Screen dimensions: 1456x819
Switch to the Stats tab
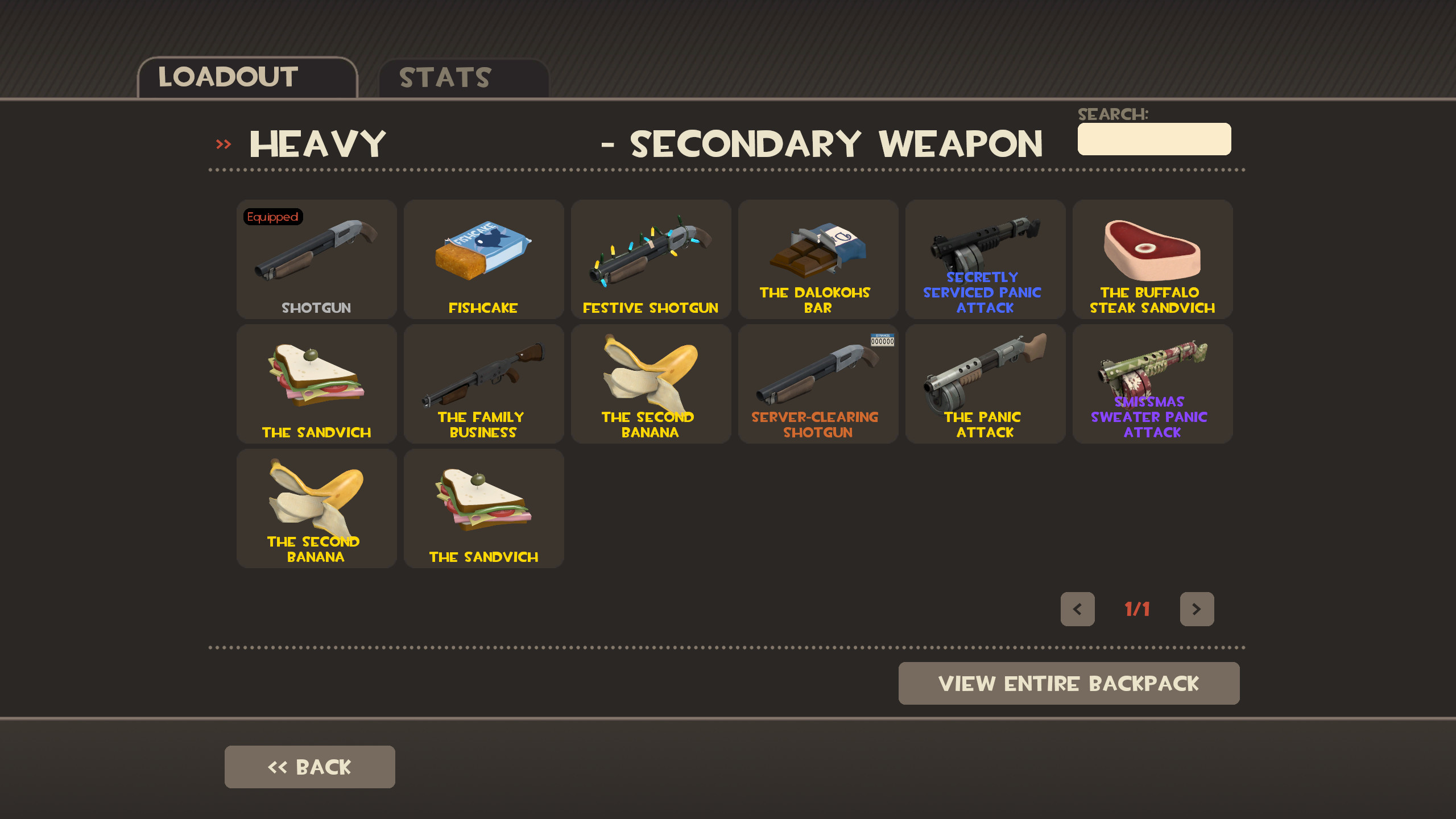[x=445, y=77]
